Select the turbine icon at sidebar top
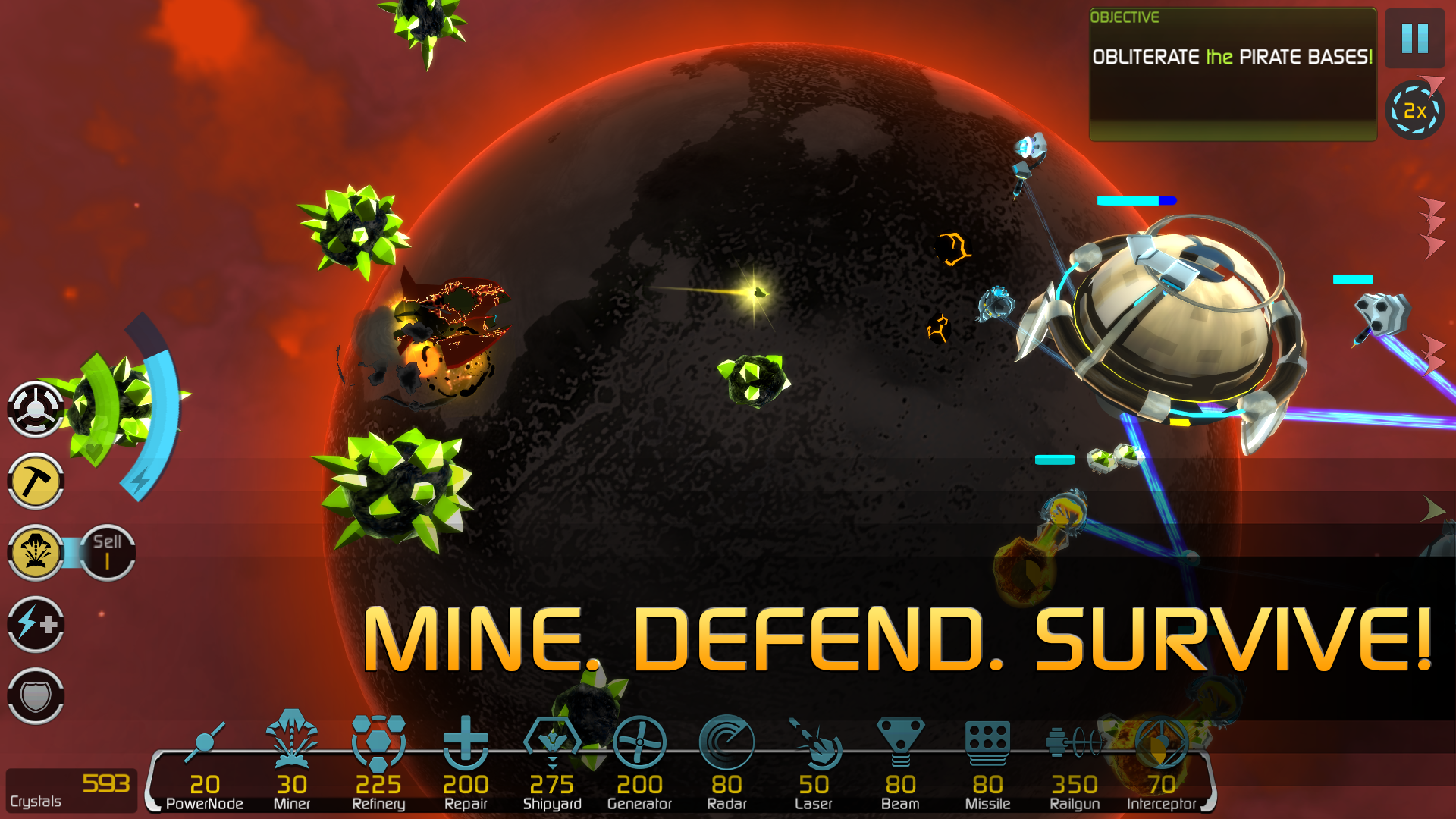 tap(35, 408)
